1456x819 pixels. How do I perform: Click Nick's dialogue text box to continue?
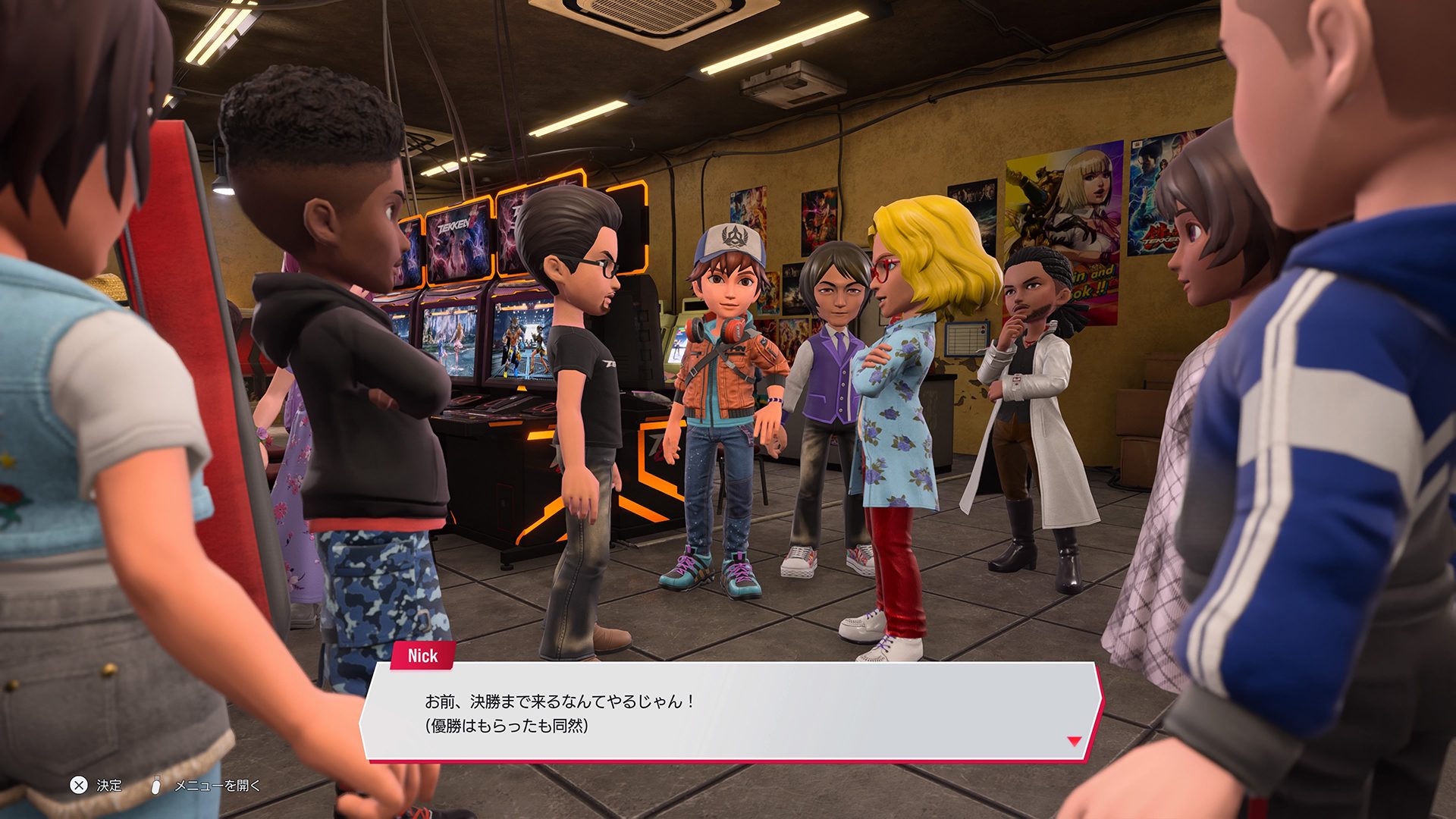730,712
